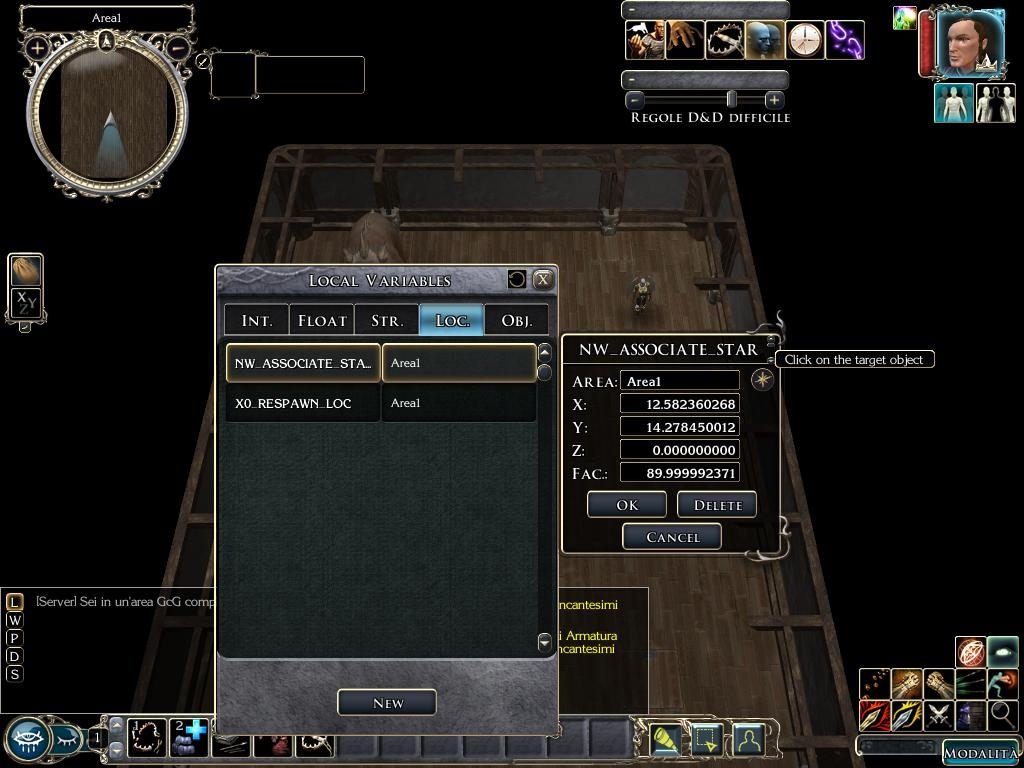Delete the NW_ASSOCIATE location variable
The height and width of the screenshot is (768, 1024).
pyautogui.click(x=717, y=505)
